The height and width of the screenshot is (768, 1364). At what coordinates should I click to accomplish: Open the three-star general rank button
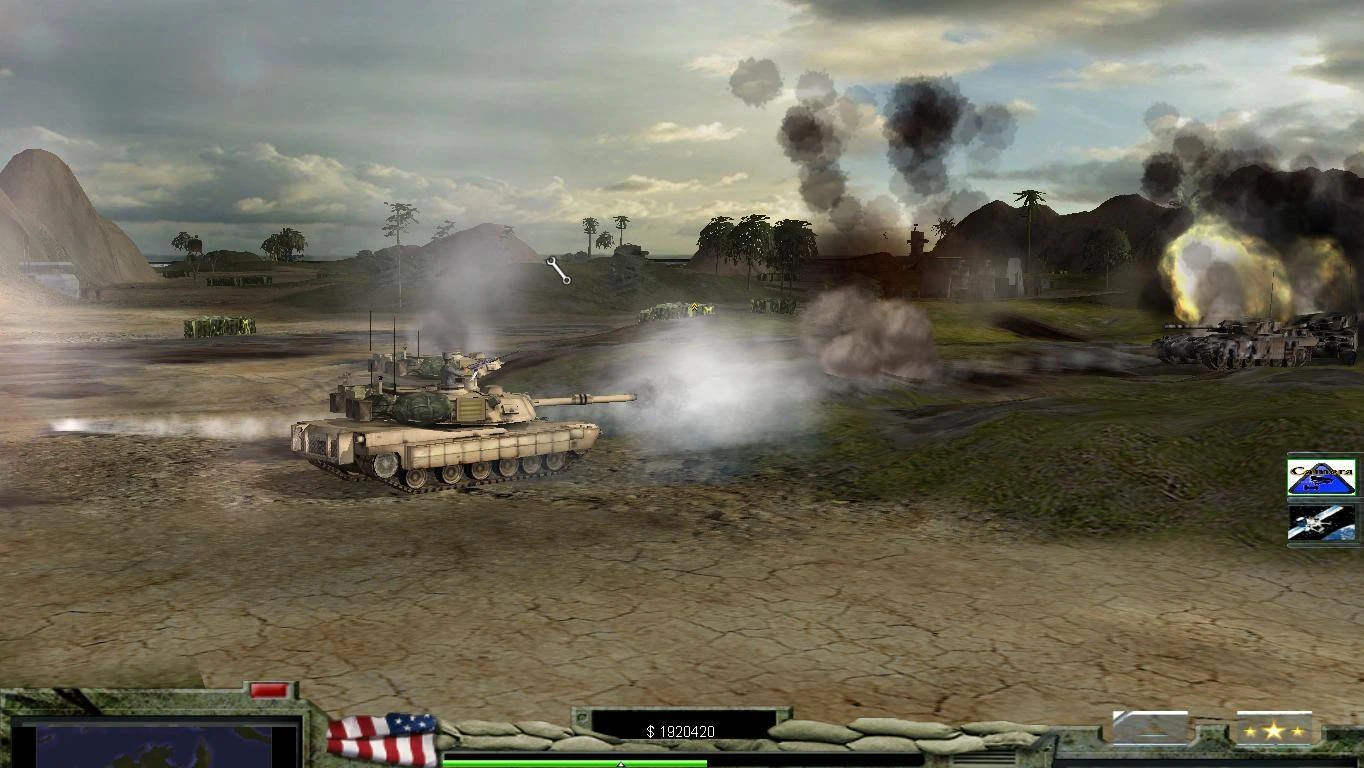(x=1273, y=730)
